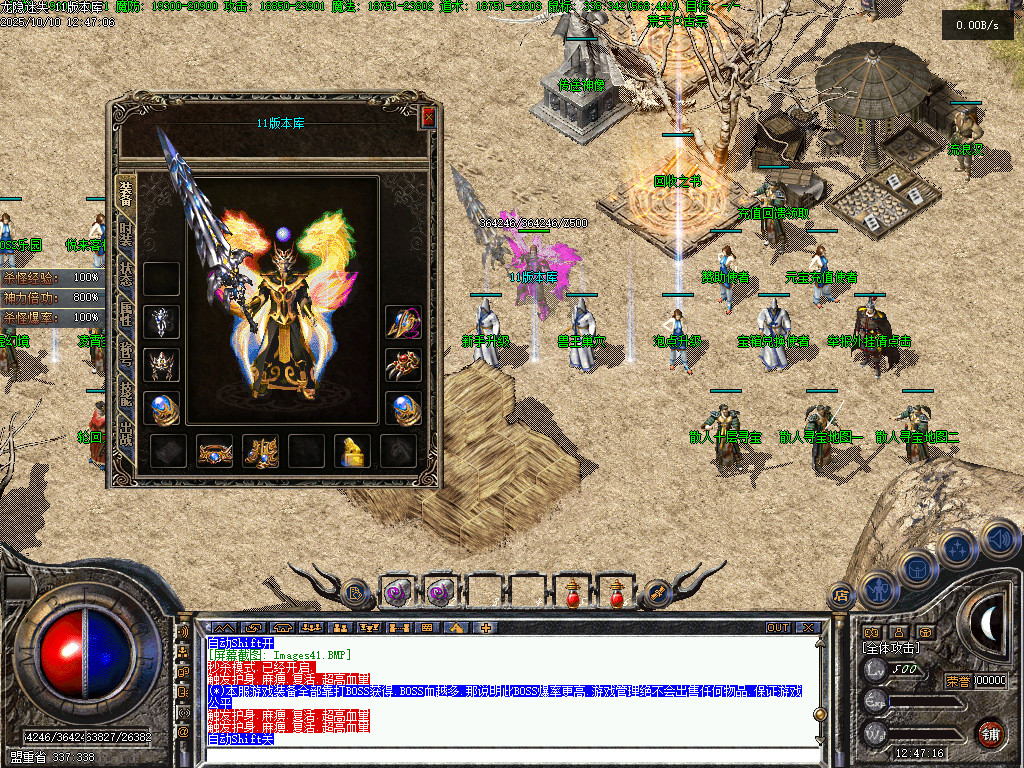
Task: Open the 店 shop button
Action: [842, 595]
